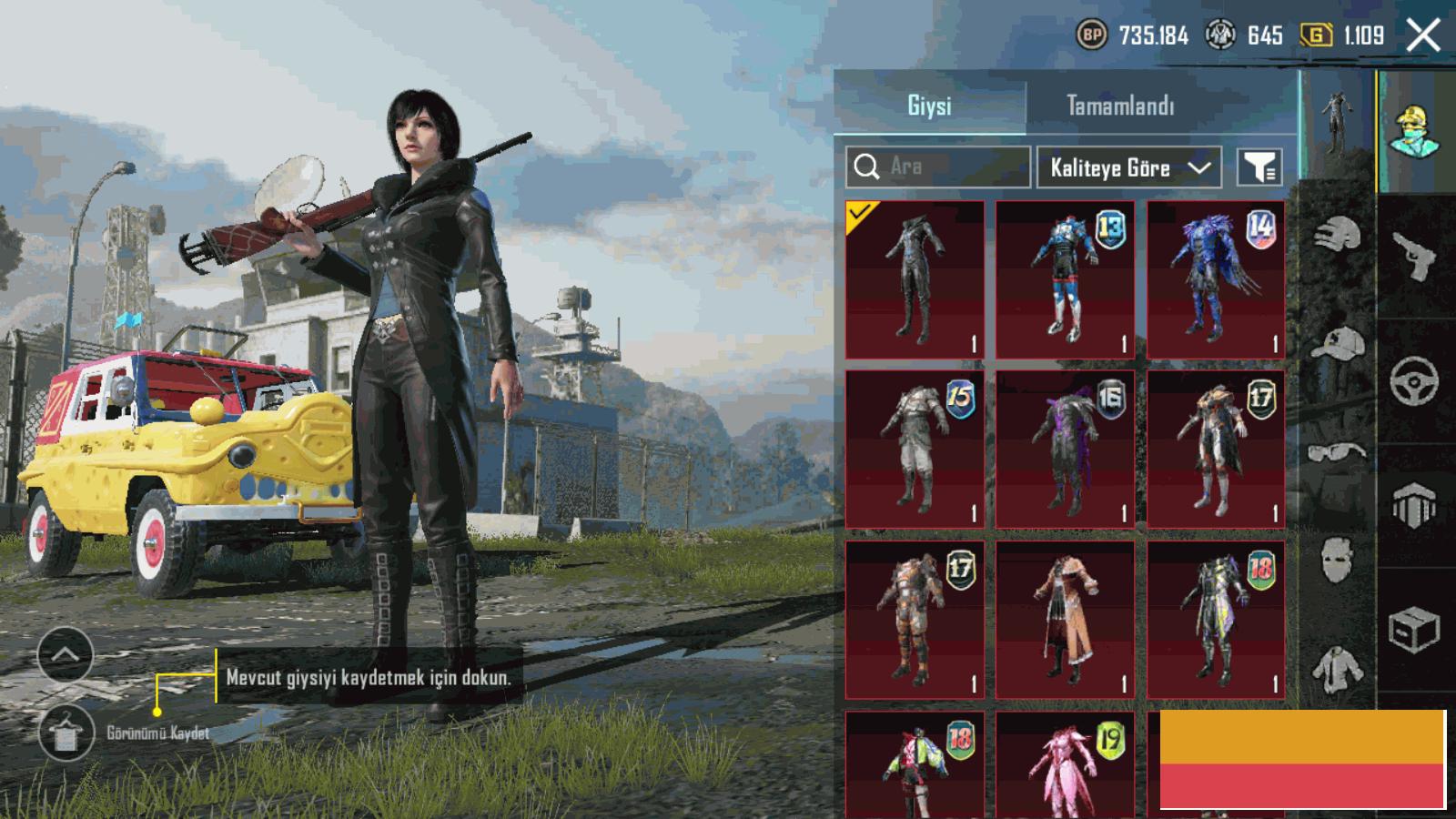Show the cap headwear category

1338,346
